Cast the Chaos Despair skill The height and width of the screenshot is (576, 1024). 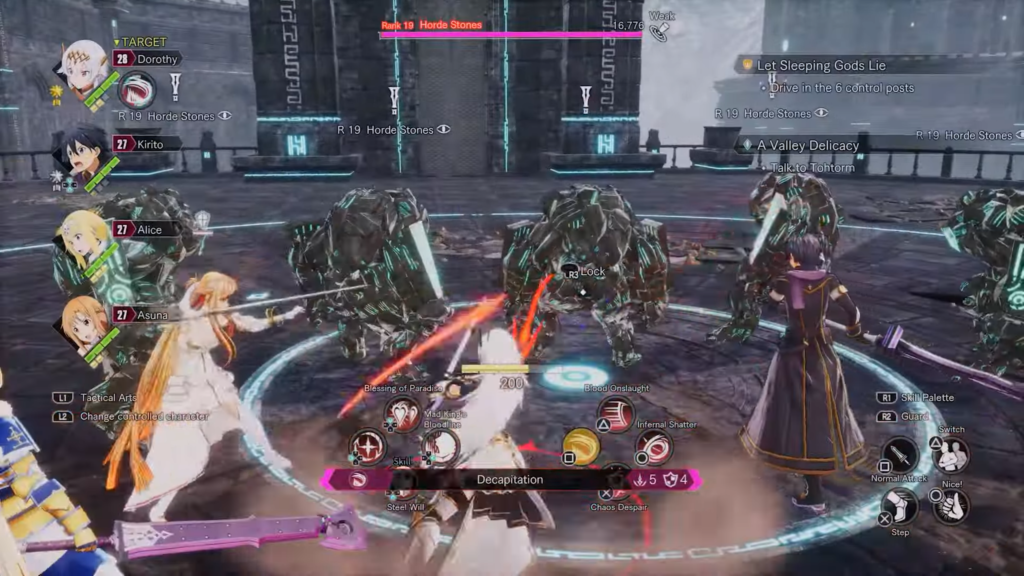coord(617,482)
